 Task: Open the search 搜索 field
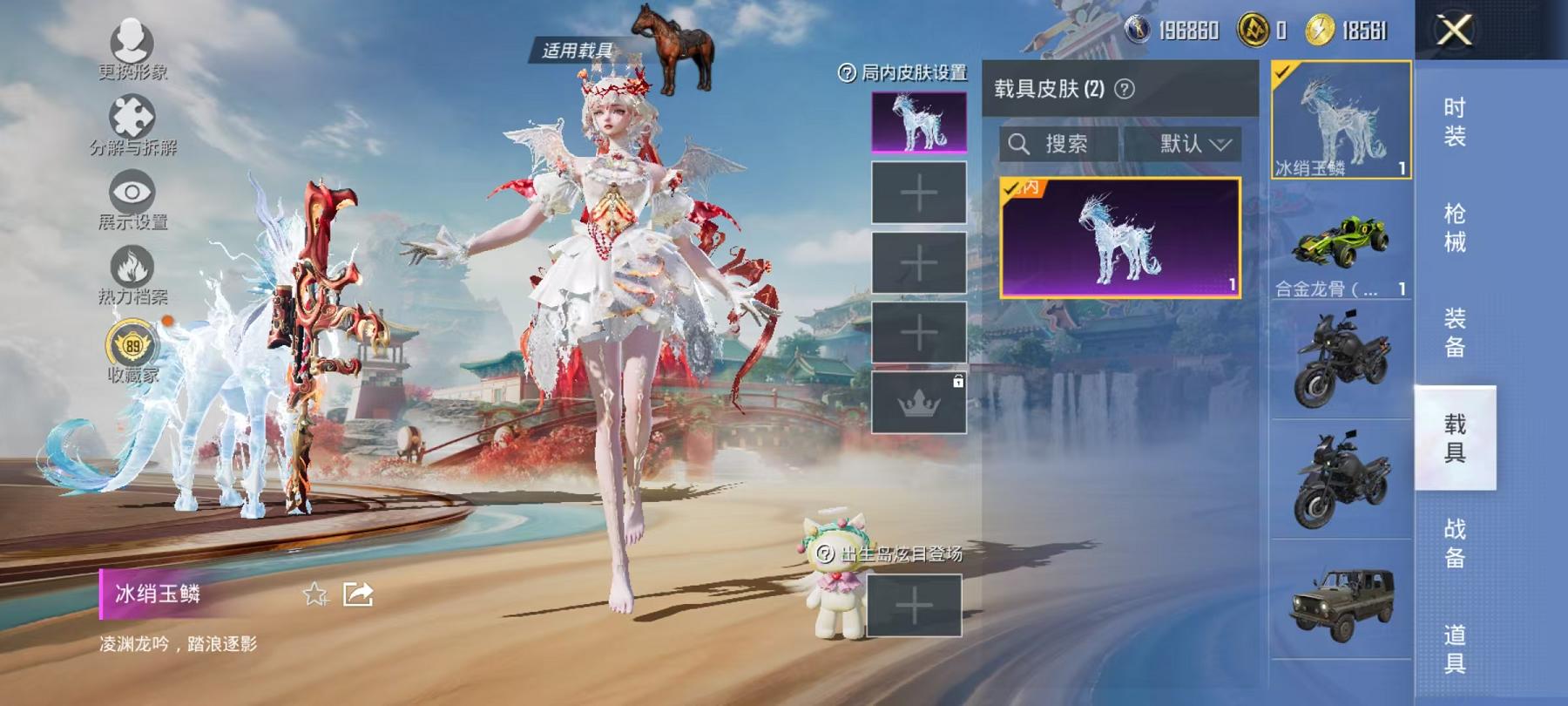point(1057,144)
